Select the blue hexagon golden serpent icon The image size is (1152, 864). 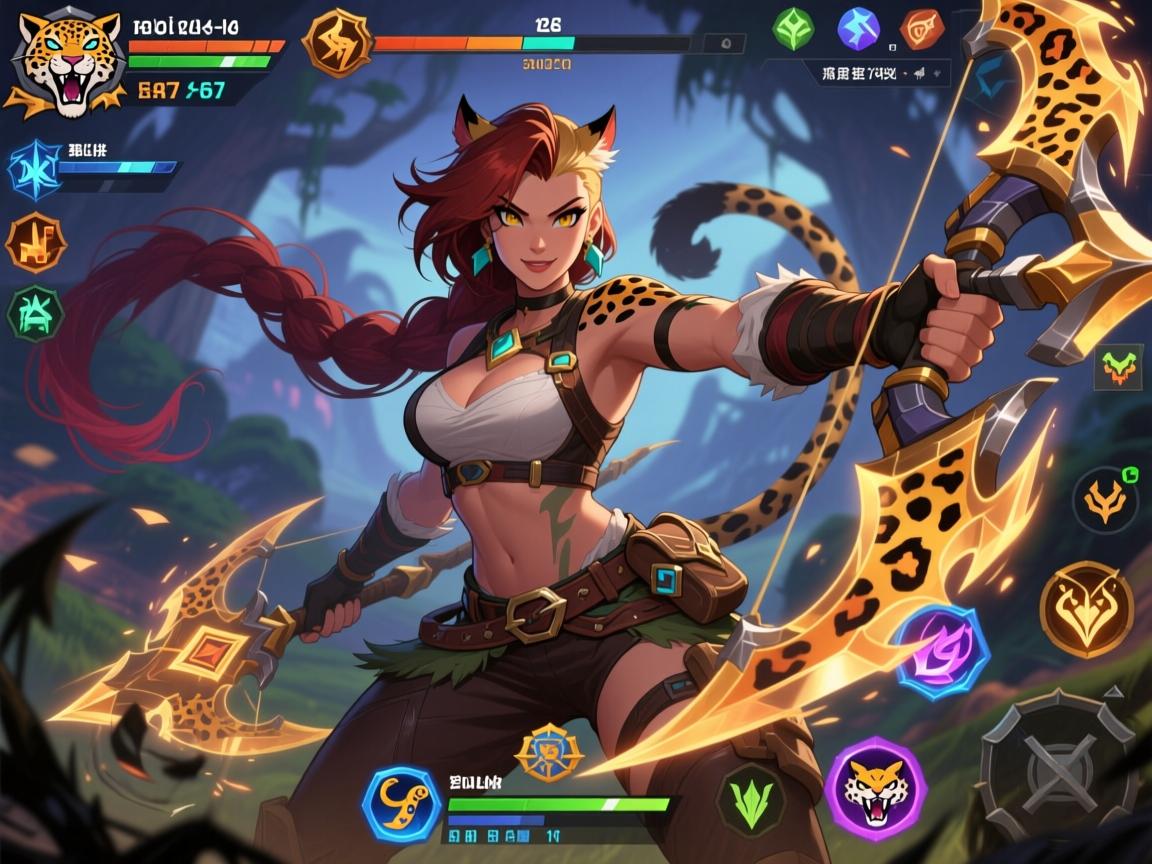click(x=402, y=802)
